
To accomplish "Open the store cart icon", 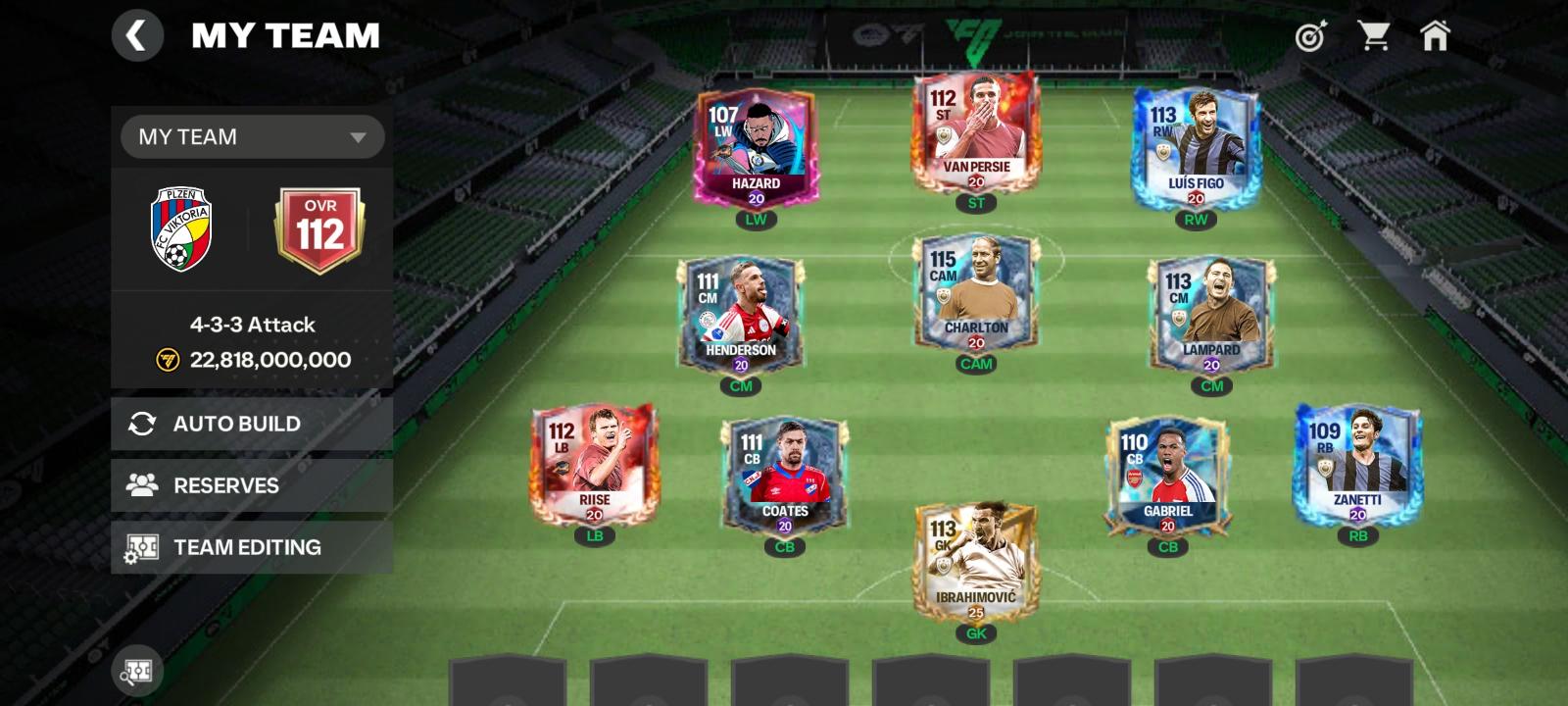I will tap(1373, 36).
